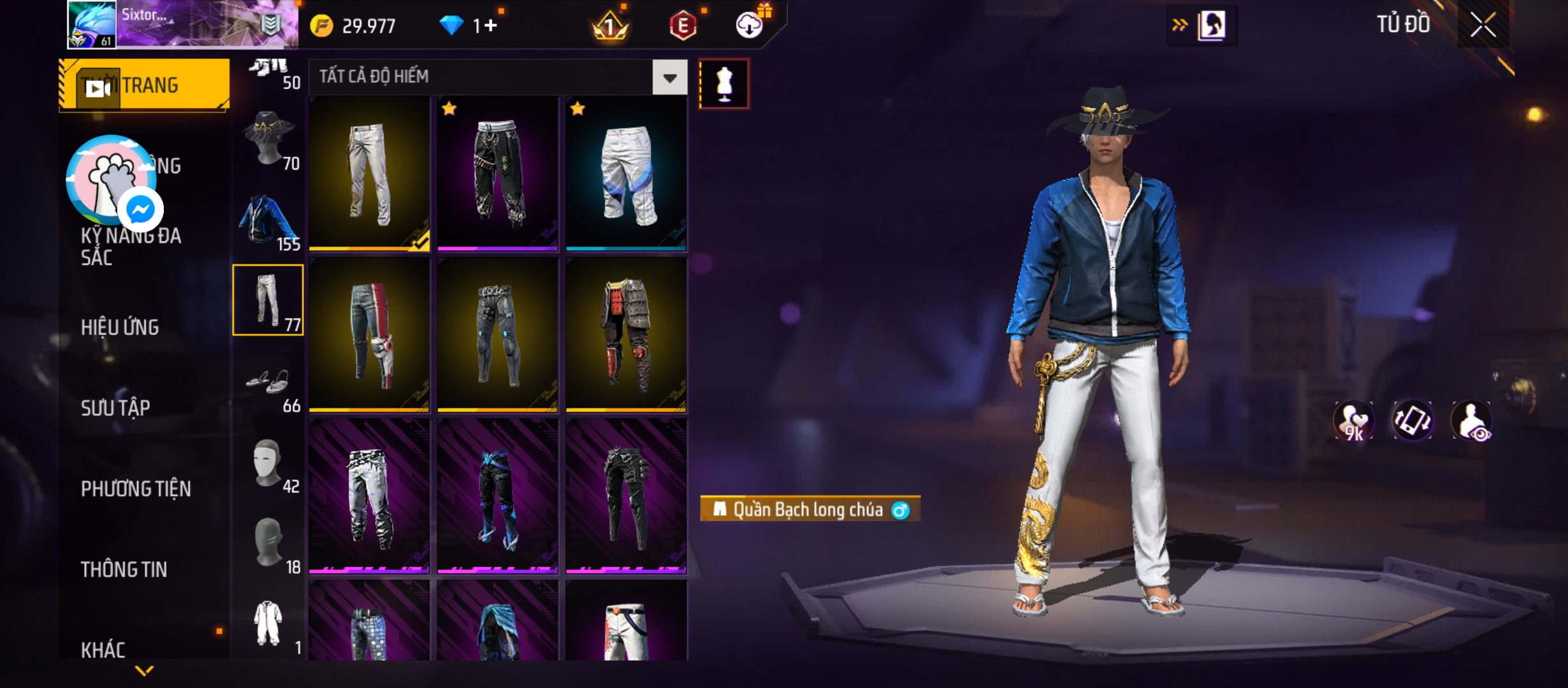Close the wardrobe screen
Image resolution: width=1568 pixels, height=688 pixels.
(1483, 25)
